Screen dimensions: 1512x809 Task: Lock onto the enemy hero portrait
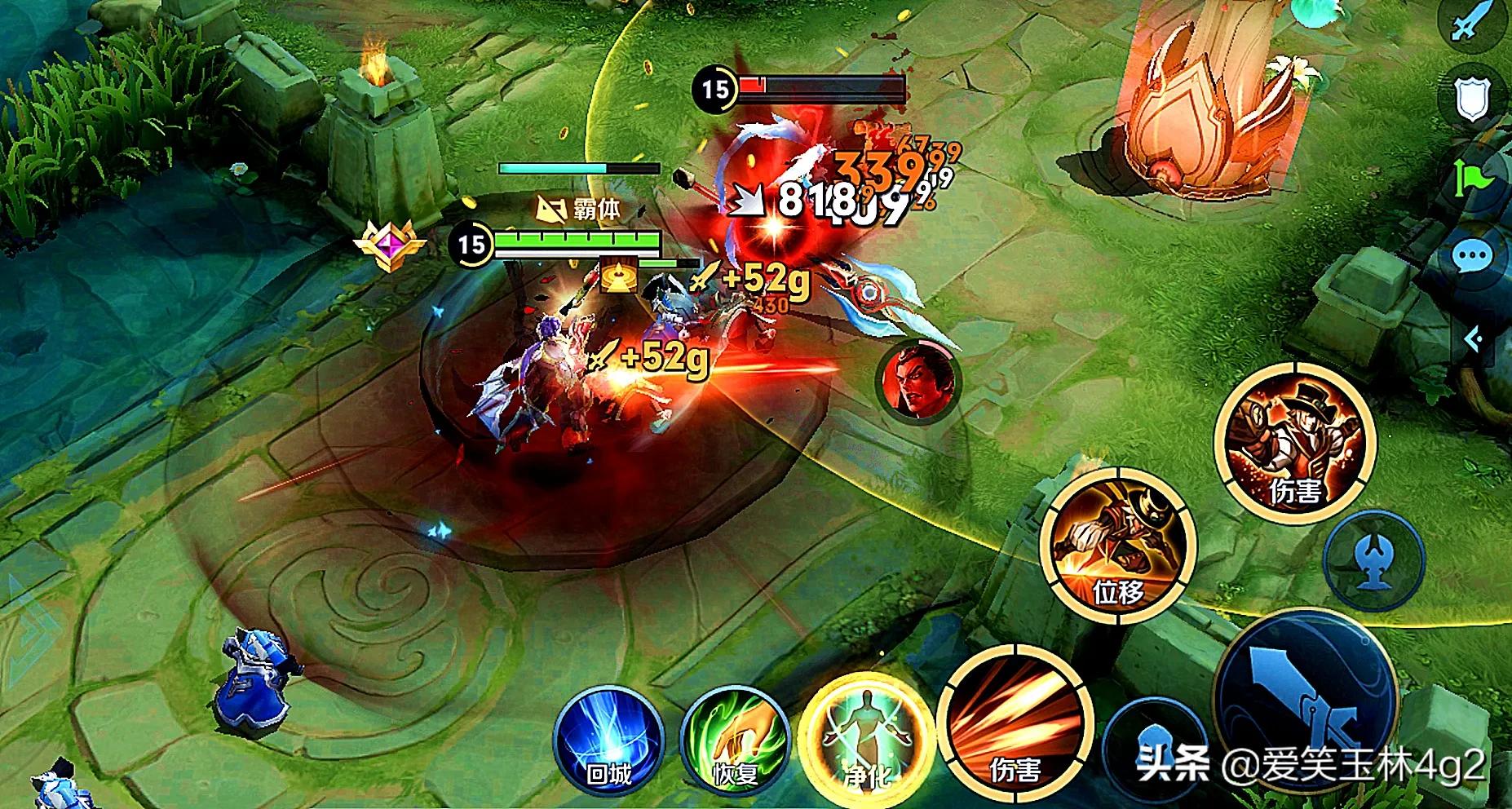coord(917,380)
